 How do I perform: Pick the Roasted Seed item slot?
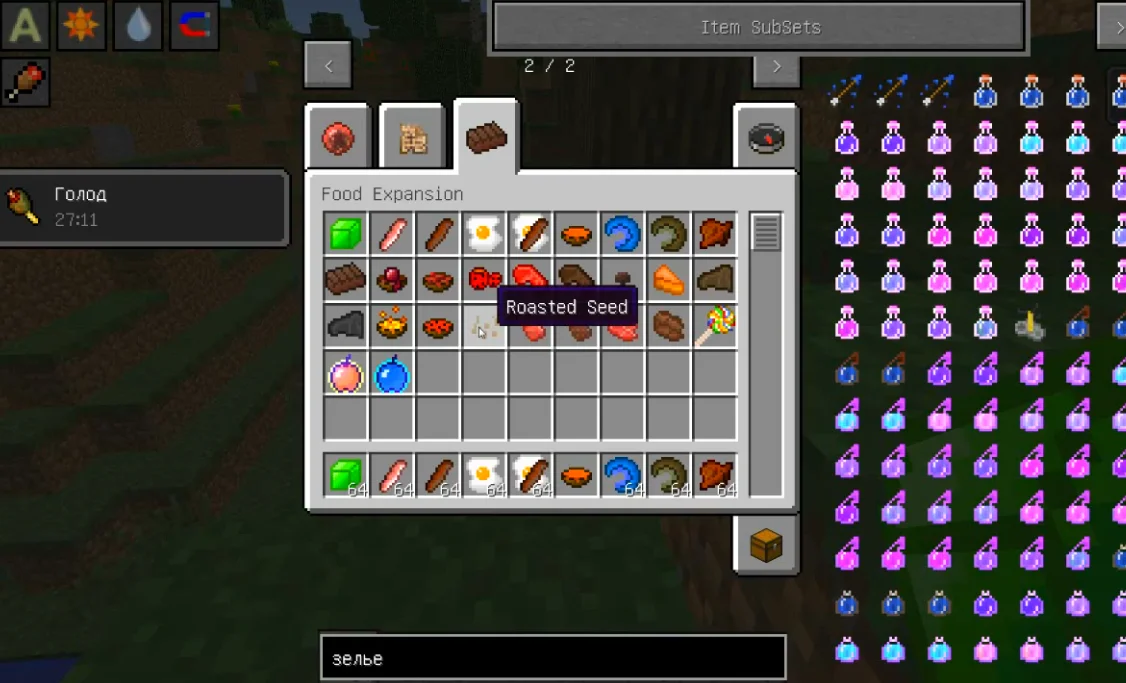click(x=484, y=327)
